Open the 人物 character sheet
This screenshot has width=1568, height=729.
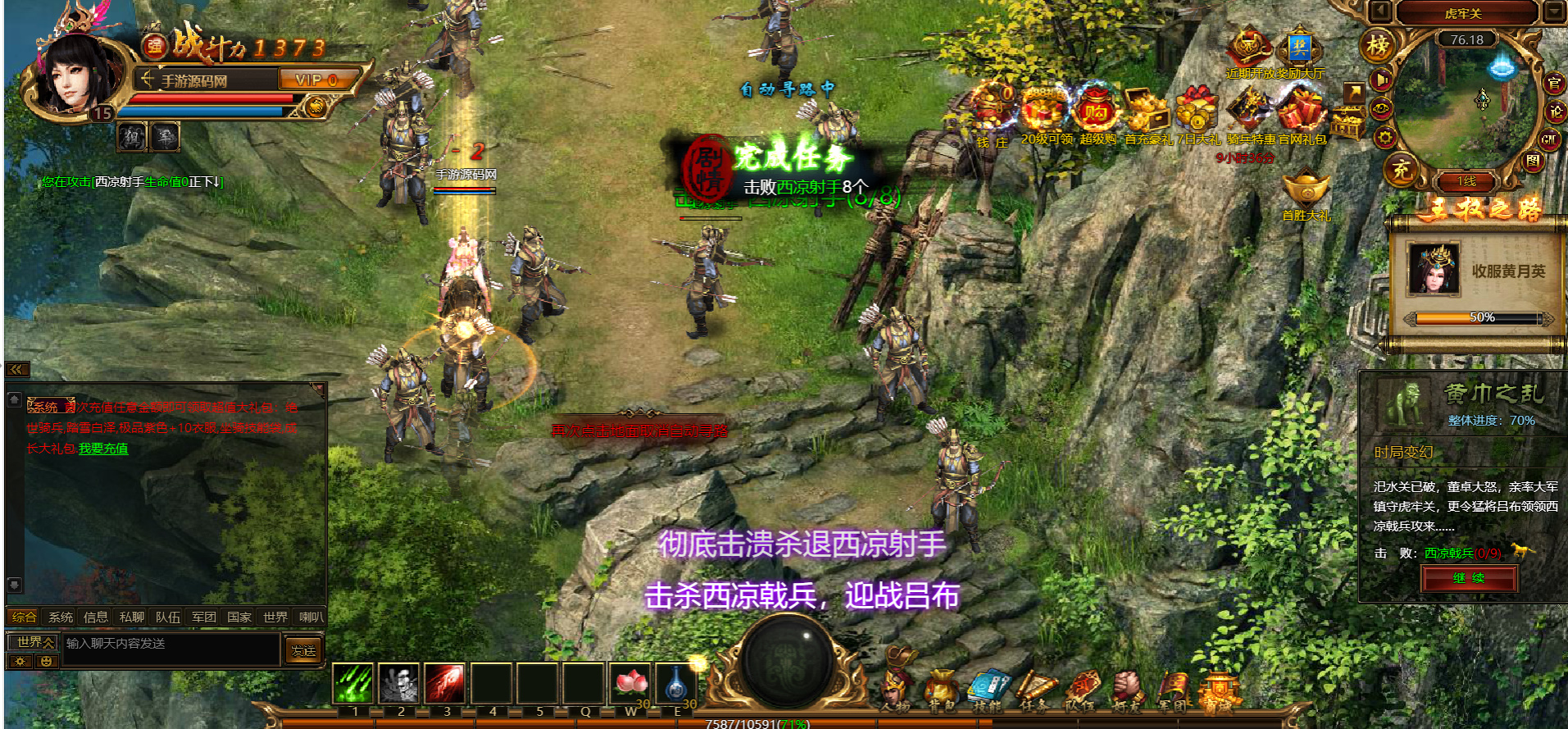tap(896, 690)
